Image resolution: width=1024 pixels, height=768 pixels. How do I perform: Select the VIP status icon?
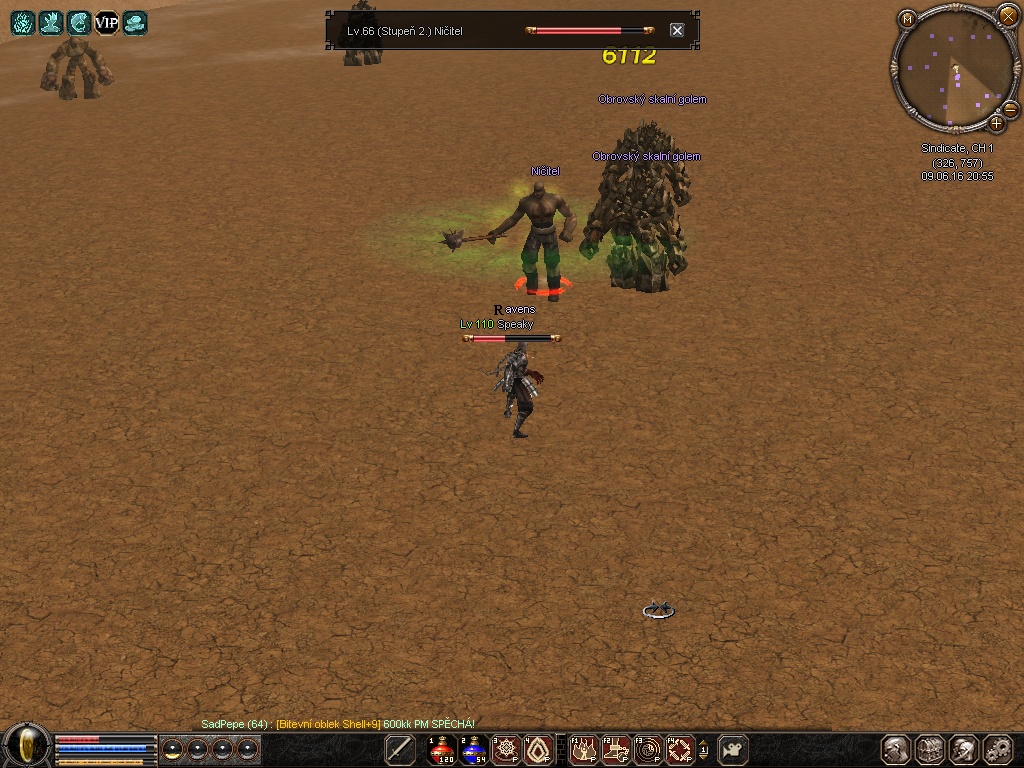(107, 23)
